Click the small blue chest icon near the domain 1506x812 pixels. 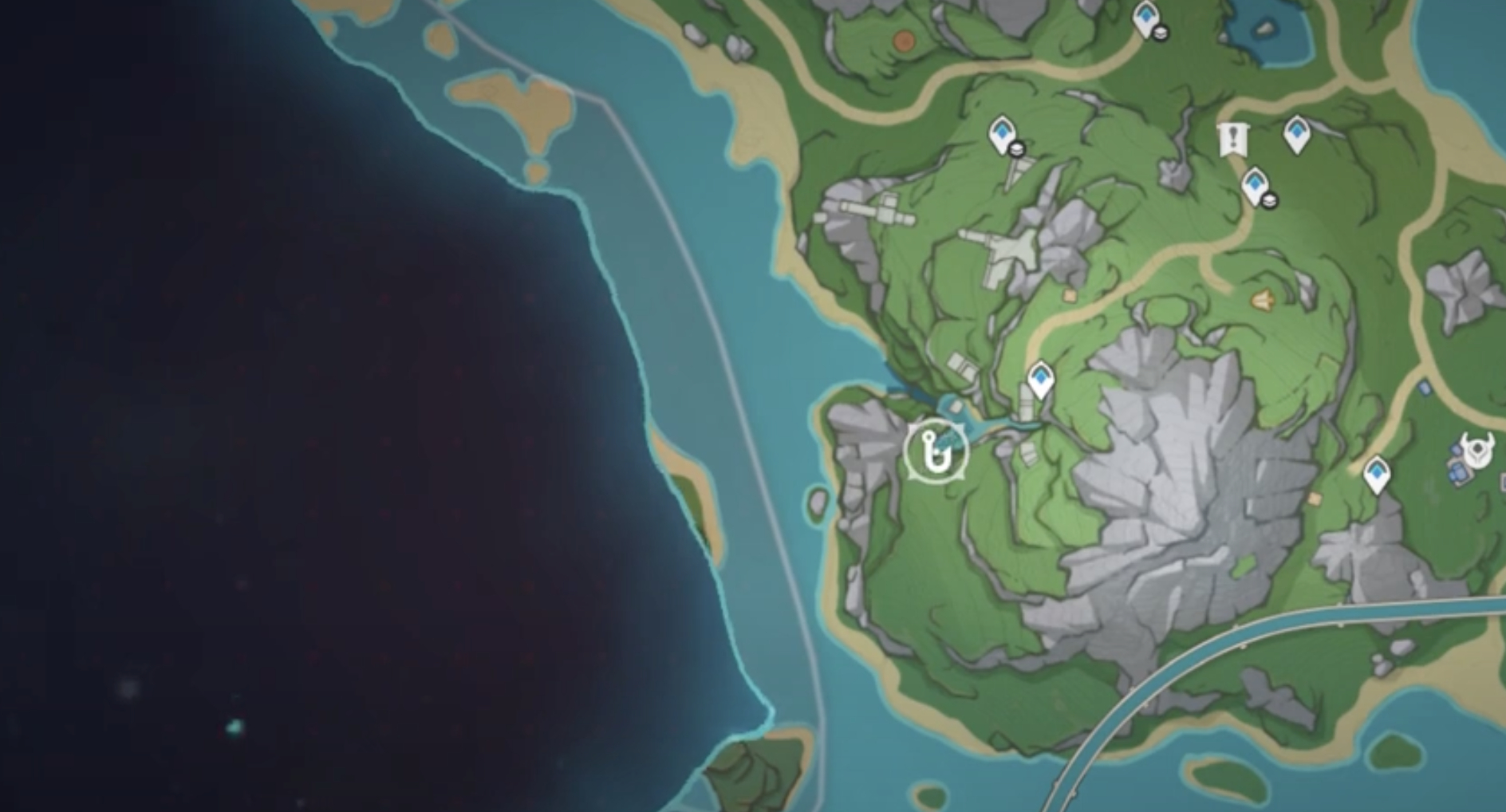[1455, 471]
